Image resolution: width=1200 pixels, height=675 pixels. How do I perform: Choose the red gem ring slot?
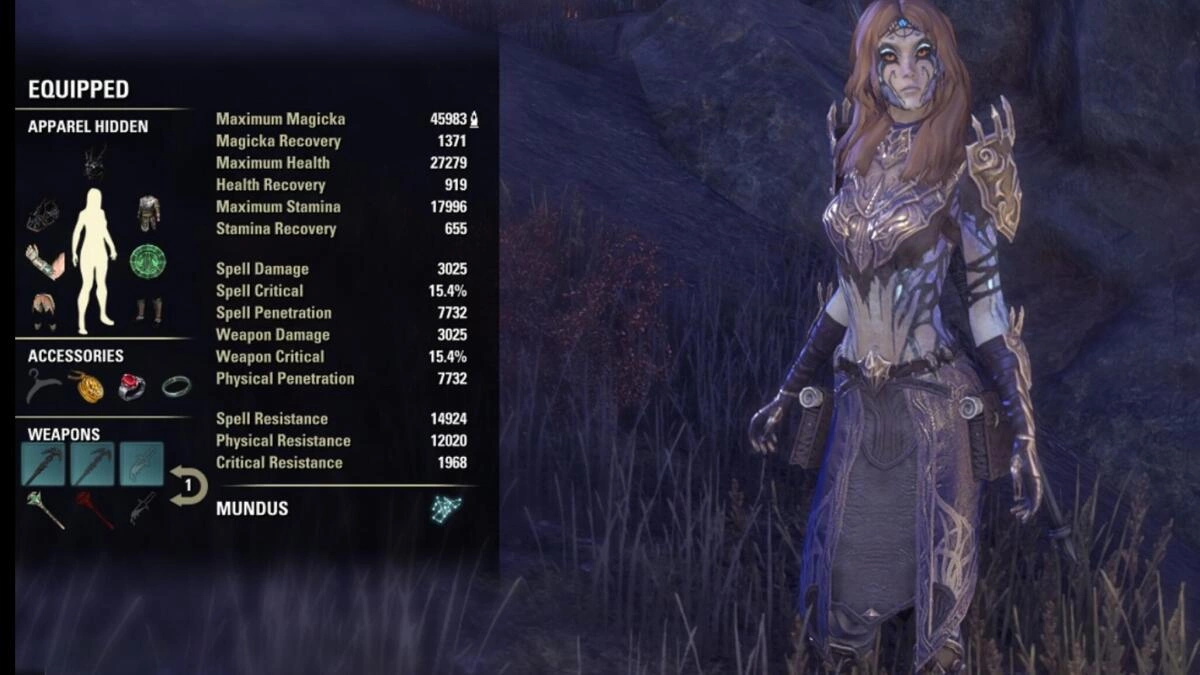(131, 386)
